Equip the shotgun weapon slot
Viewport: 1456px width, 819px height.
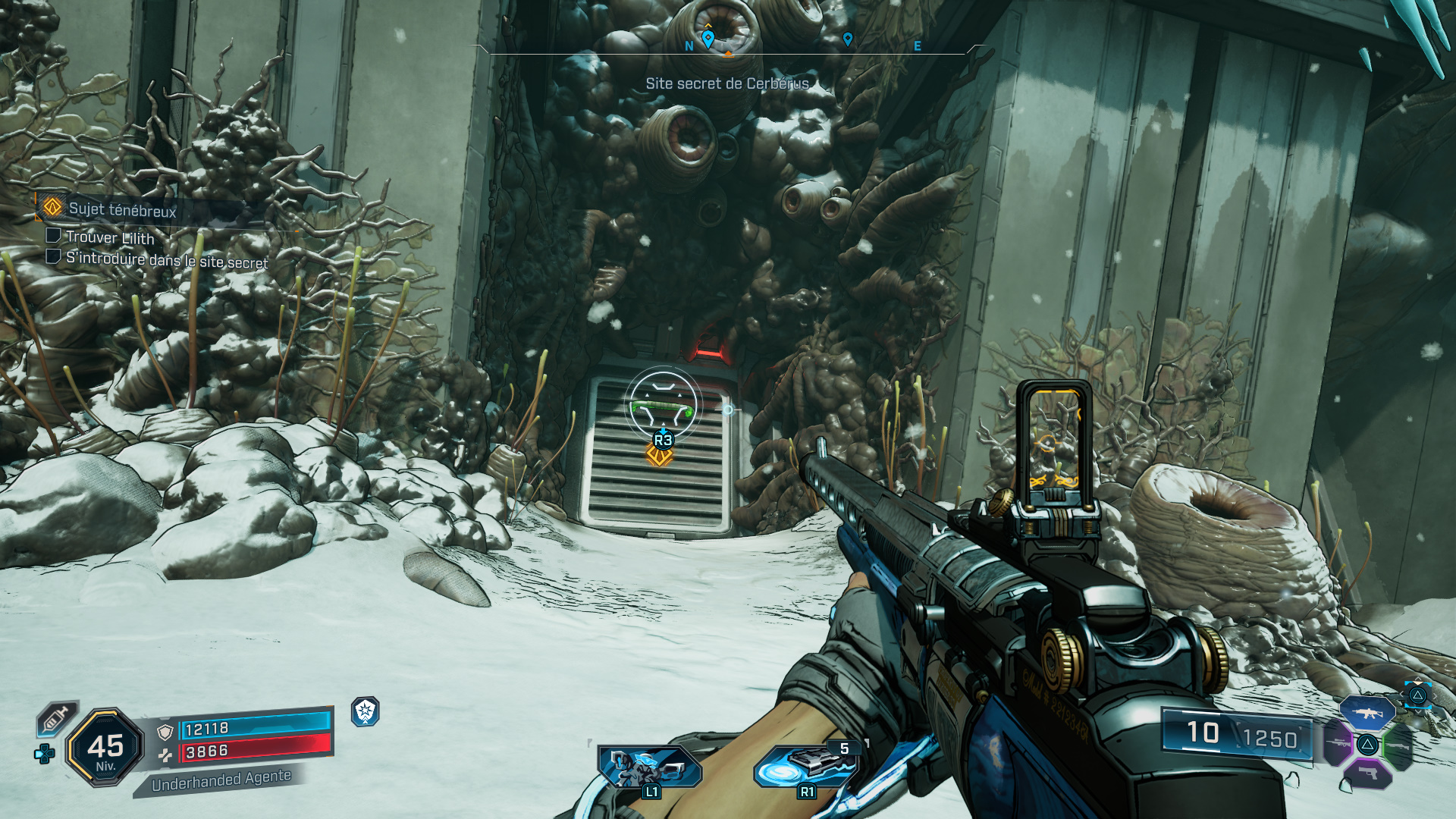tap(1397, 746)
